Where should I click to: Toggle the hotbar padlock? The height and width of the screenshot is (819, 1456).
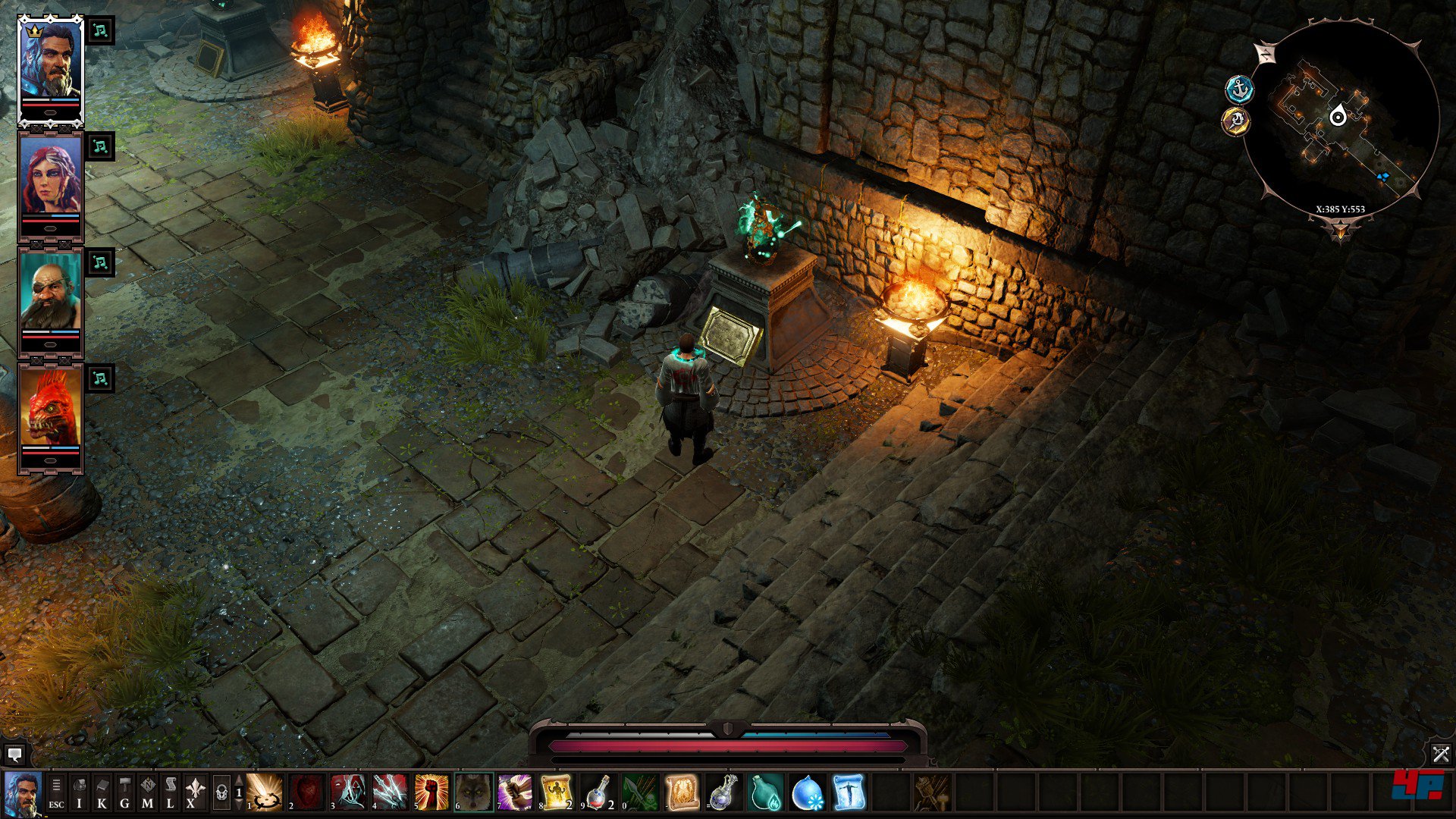[221, 793]
